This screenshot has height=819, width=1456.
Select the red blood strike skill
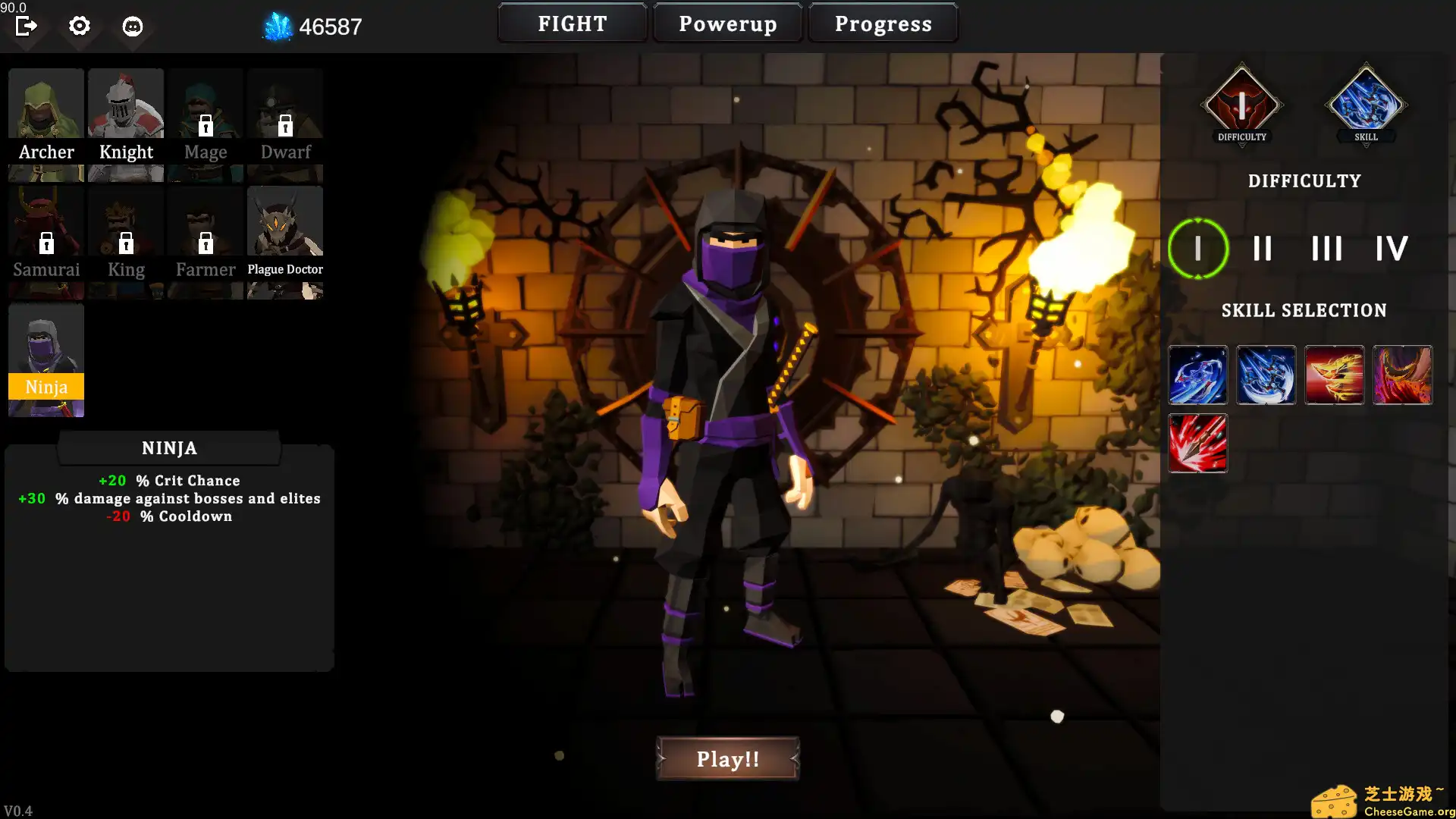pos(1198,444)
